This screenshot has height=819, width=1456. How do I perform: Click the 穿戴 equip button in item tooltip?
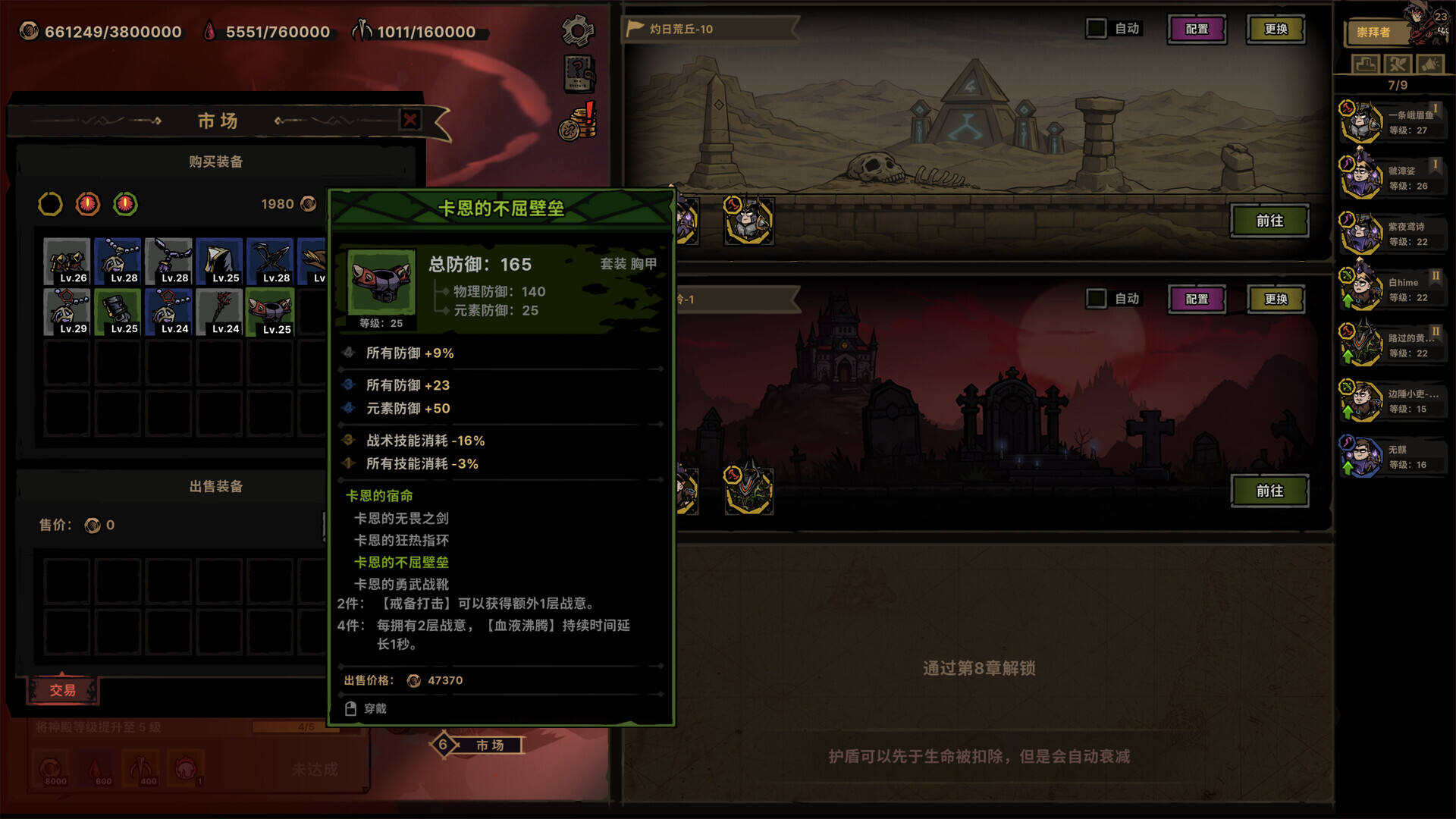tap(368, 708)
